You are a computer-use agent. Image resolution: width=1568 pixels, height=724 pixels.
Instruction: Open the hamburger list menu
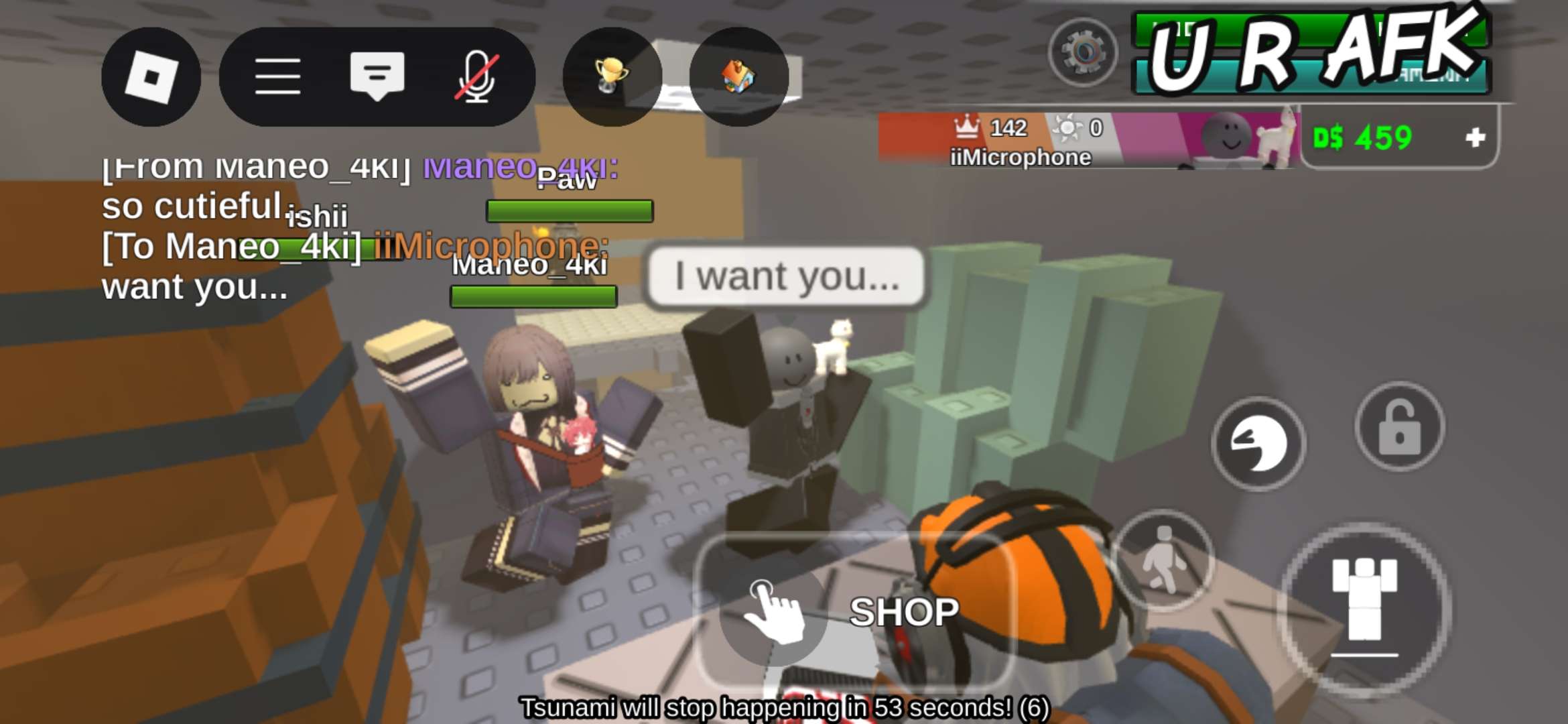[x=277, y=77]
